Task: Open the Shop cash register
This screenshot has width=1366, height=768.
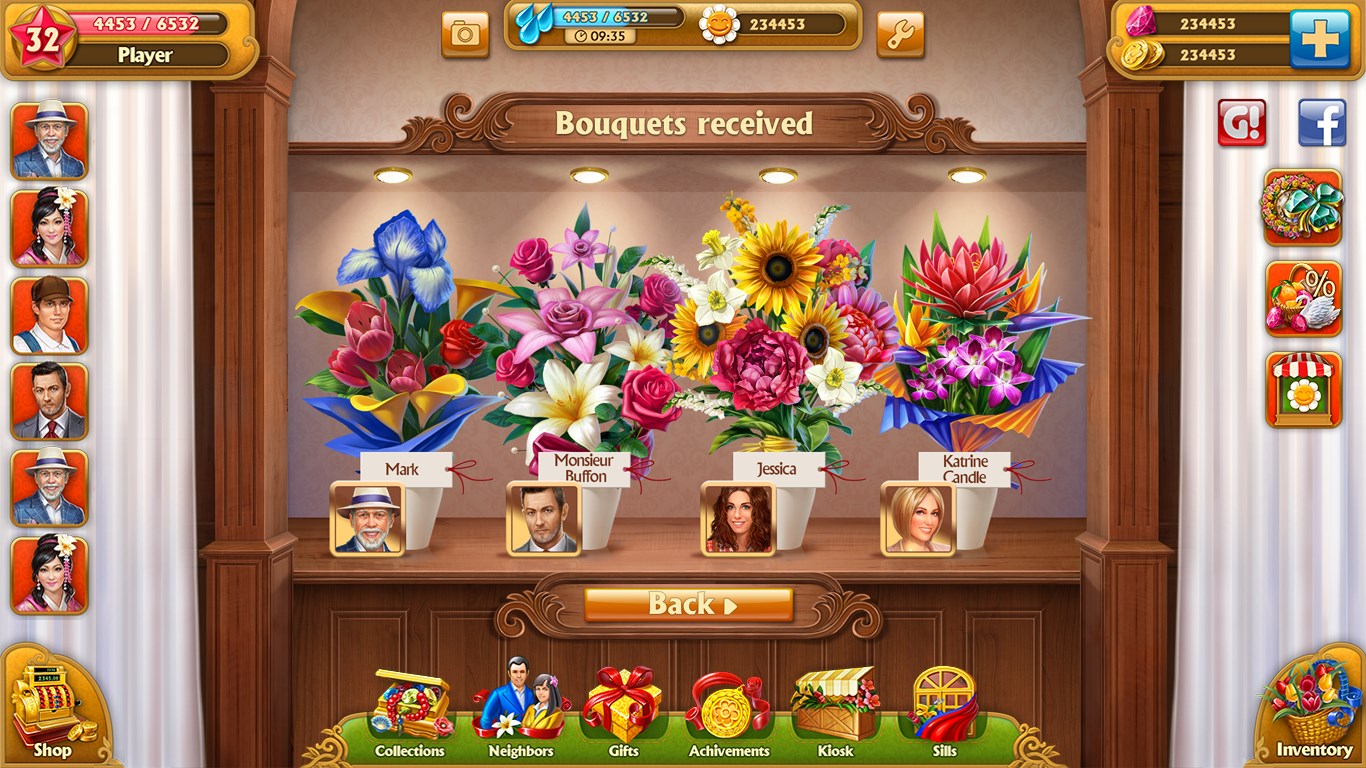Action: [x=50, y=700]
